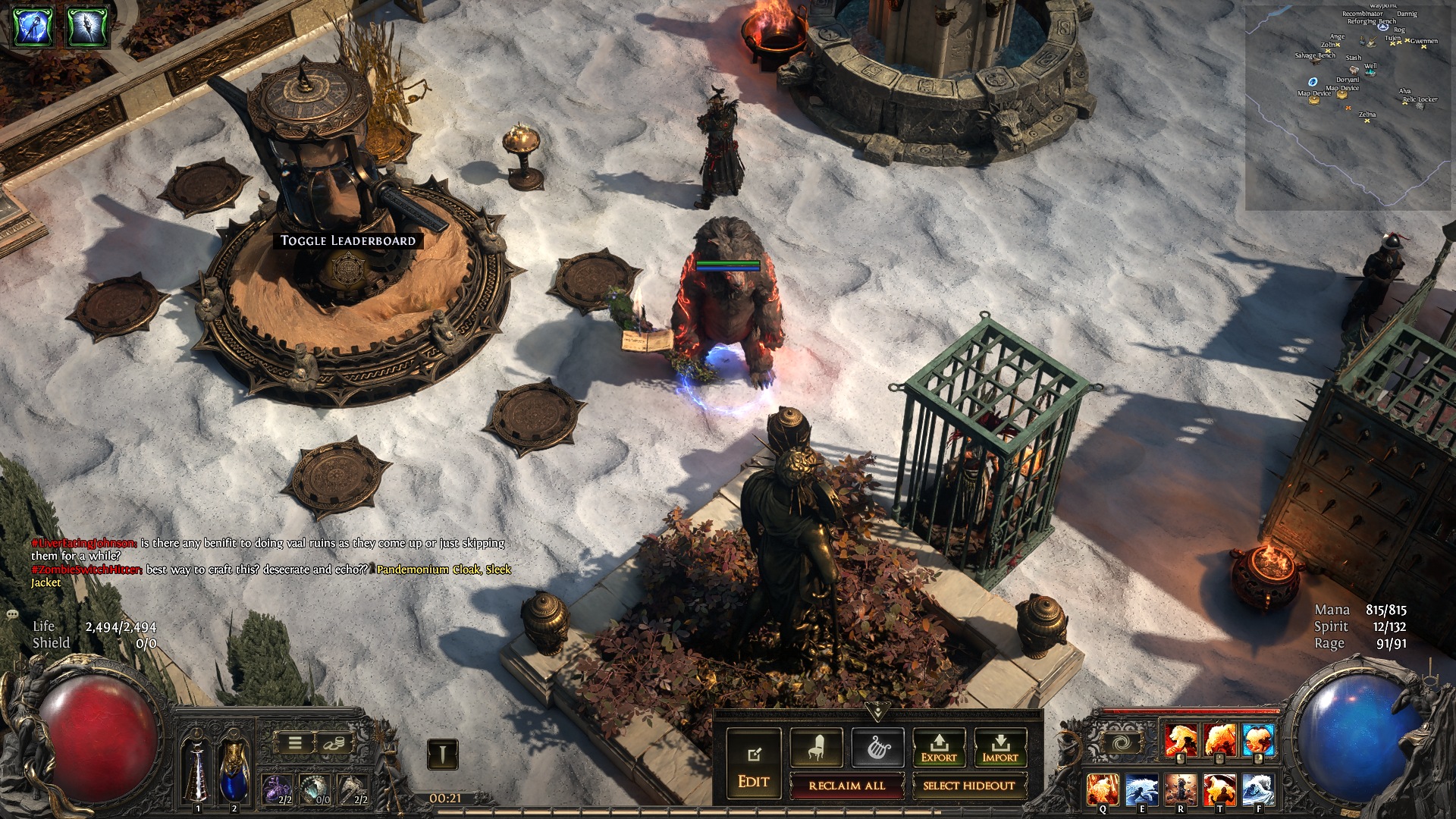Open the harp music button
This screenshot has height=819, width=1456.
(x=877, y=748)
